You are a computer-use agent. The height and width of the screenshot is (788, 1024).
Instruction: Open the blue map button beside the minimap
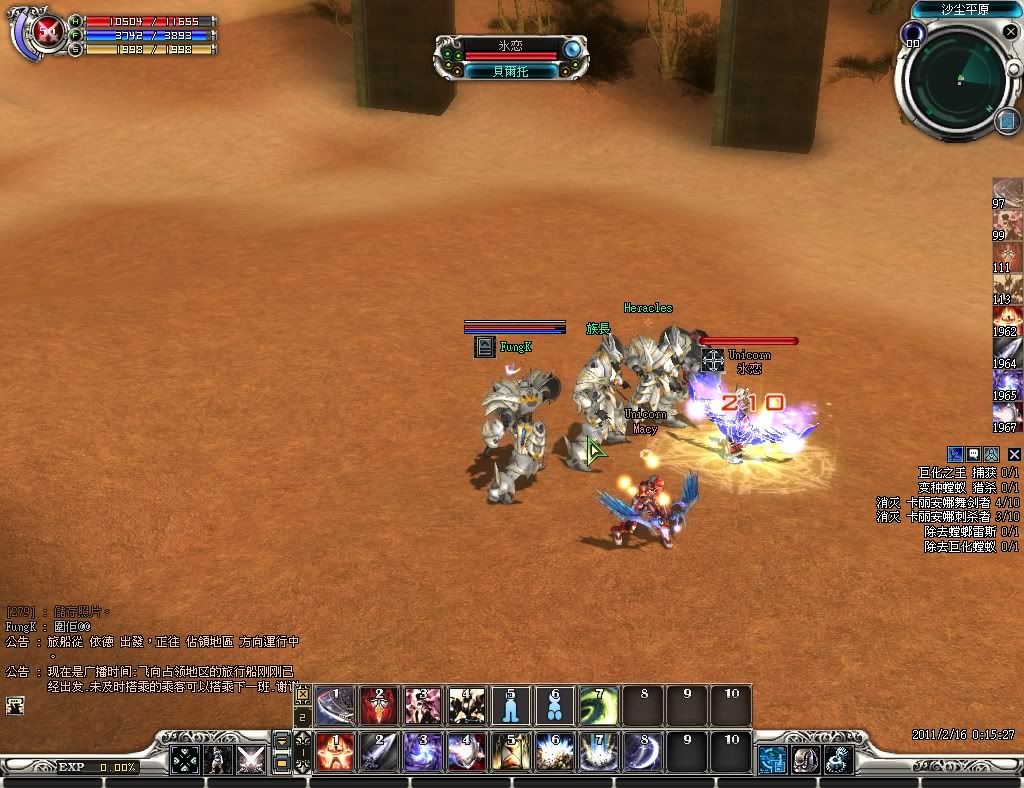tap(1006, 122)
